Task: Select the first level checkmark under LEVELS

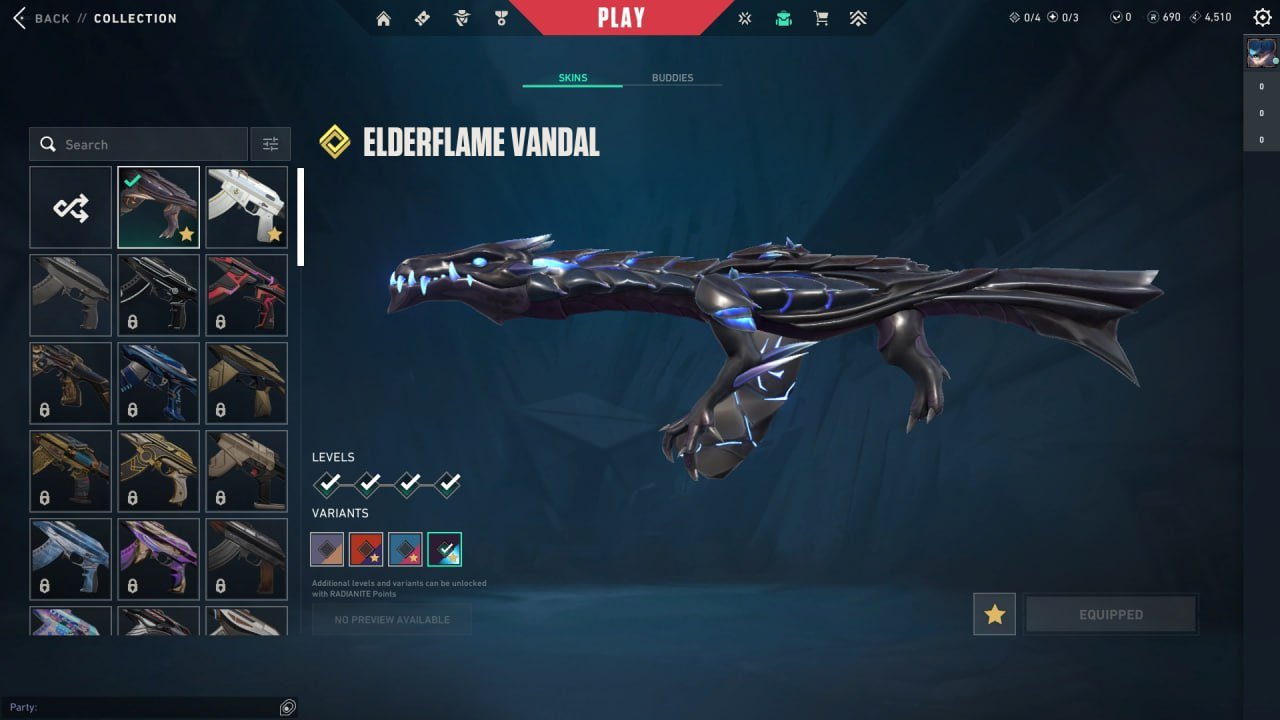Action: (330, 483)
